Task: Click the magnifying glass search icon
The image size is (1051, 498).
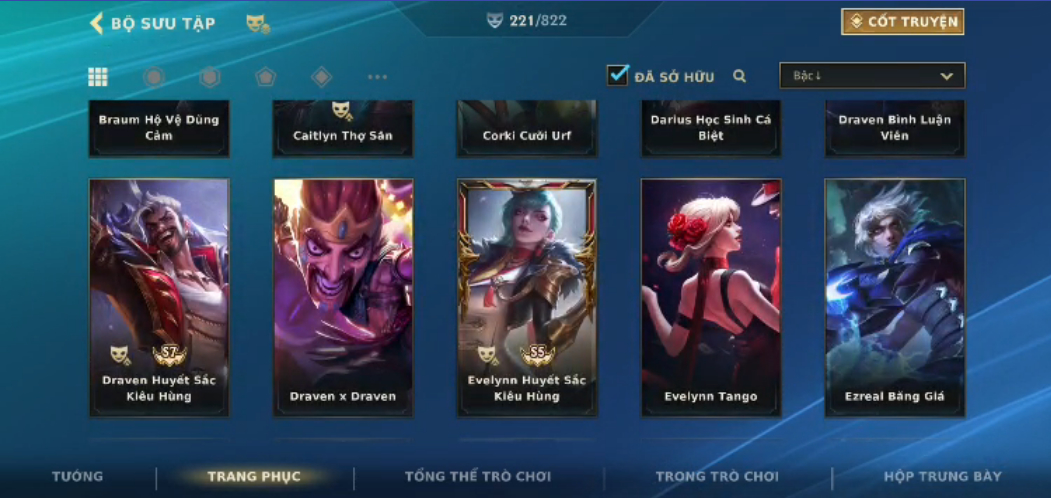Action: pyautogui.click(x=740, y=76)
